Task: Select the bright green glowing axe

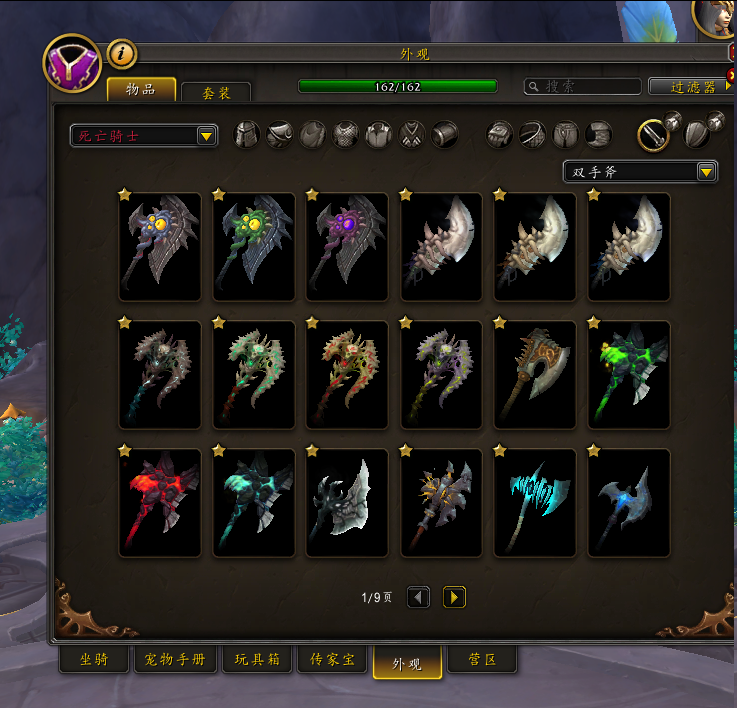Action: coord(628,374)
